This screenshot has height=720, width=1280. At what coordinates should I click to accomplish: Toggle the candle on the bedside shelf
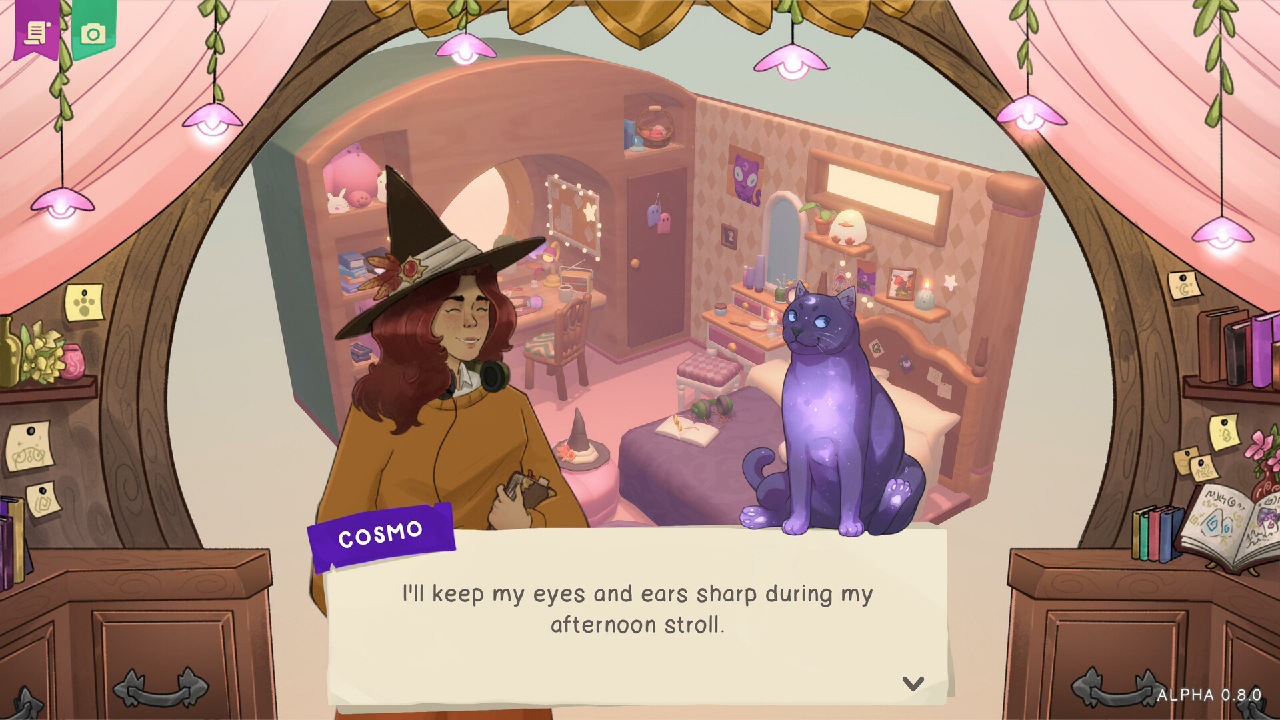925,298
